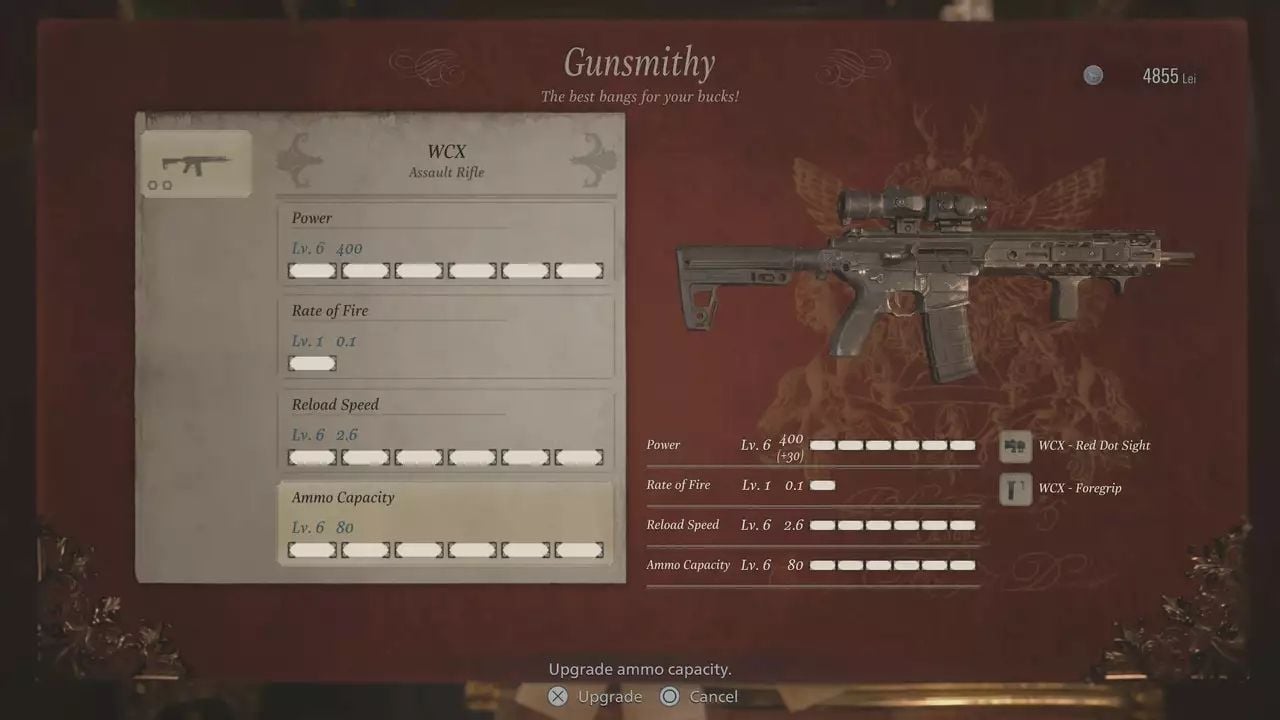This screenshot has width=1280, height=720.
Task: Choose the Rate of Fire upgrade
Action: [445, 337]
